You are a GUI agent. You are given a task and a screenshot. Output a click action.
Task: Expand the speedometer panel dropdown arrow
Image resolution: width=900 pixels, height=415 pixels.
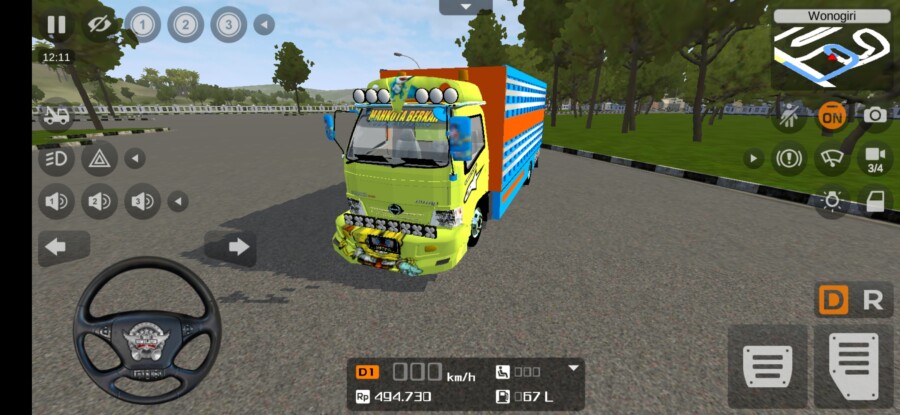pyautogui.click(x=573, y=368)
